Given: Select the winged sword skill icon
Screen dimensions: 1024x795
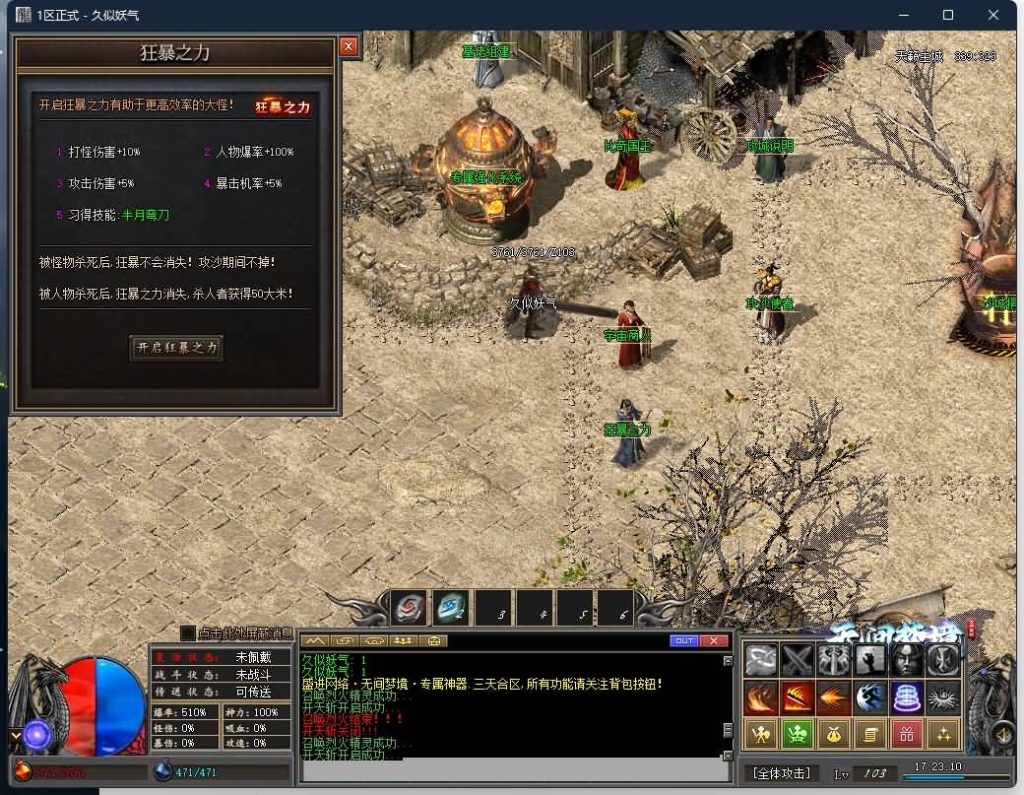Looking at the screenshot, I should [833, 660].
